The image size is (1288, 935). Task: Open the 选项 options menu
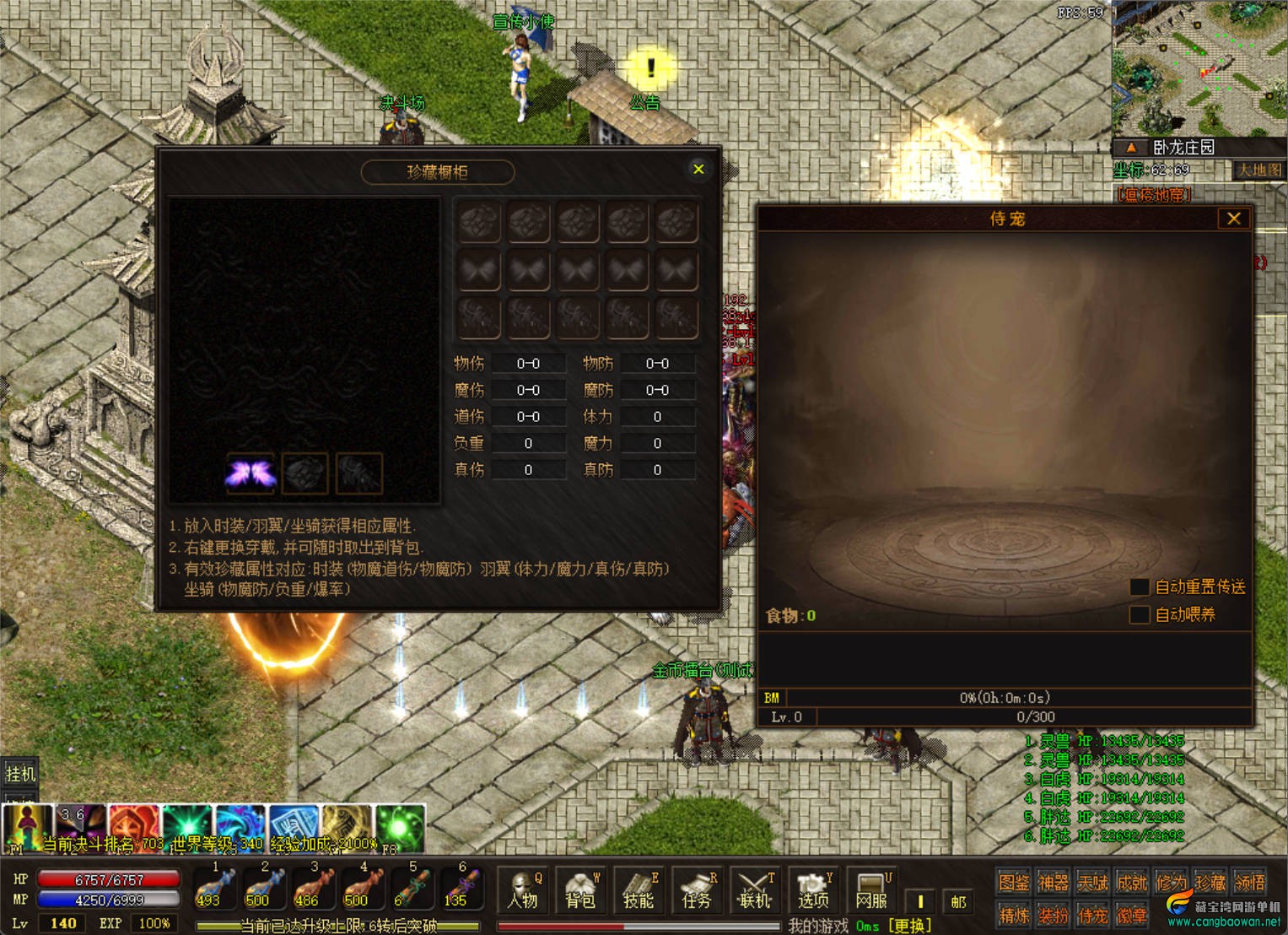click(x=812, y=891)
